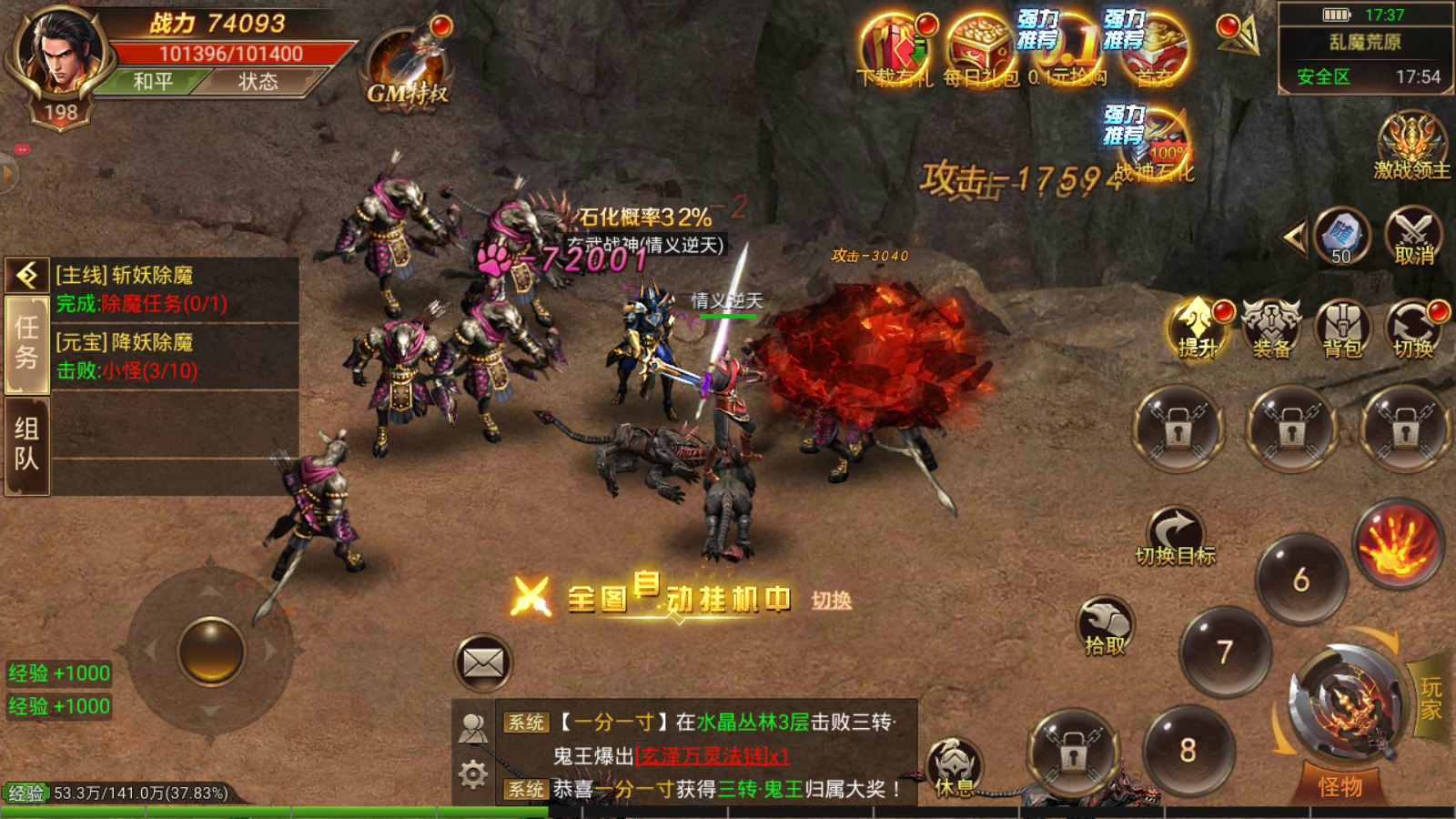Screen dimensions: 1456x819
Task: Use the 拾取 pickup button
Action: [x=1105, y=627]
